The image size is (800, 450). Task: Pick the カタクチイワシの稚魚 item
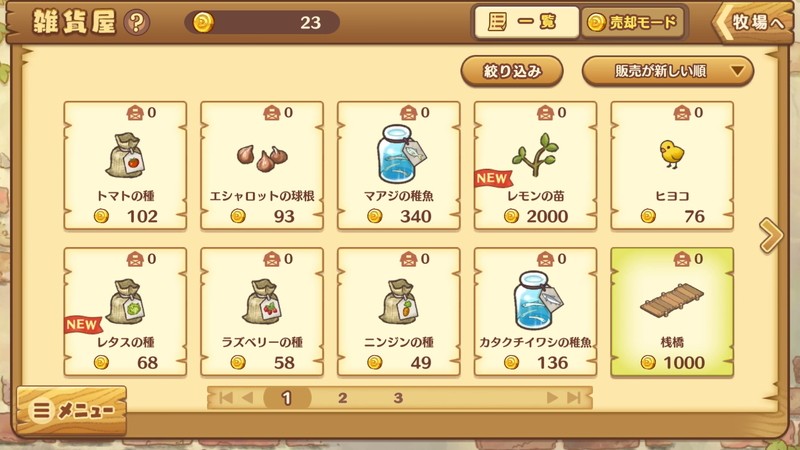pyautogui.click(x=535, y=312)
